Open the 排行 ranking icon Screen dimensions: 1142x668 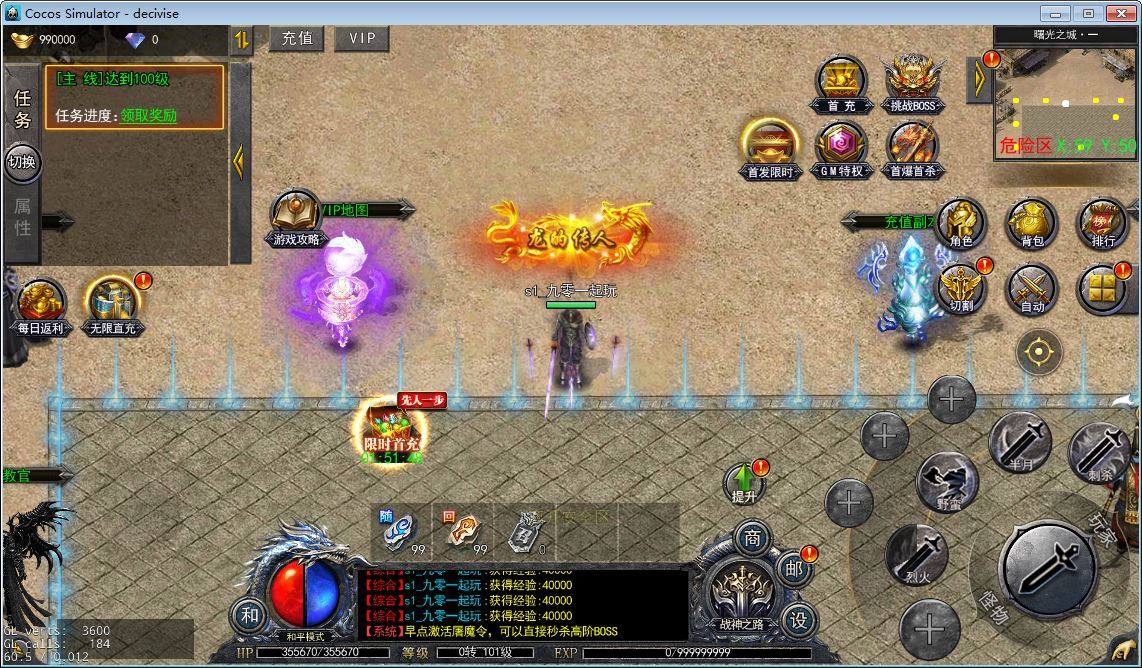(1103, 223)
